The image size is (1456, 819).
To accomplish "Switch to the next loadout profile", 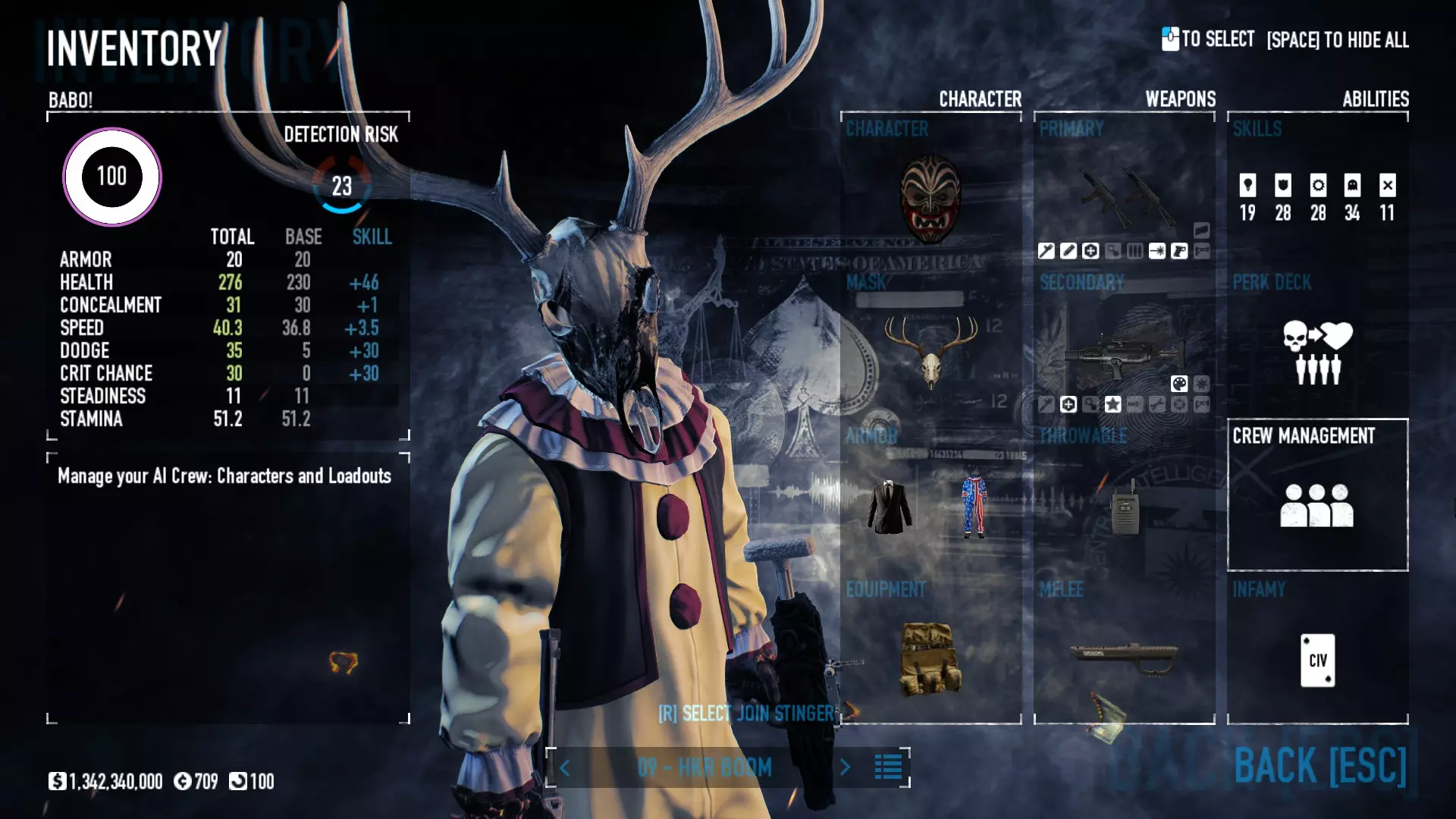I will pos(846,767).
